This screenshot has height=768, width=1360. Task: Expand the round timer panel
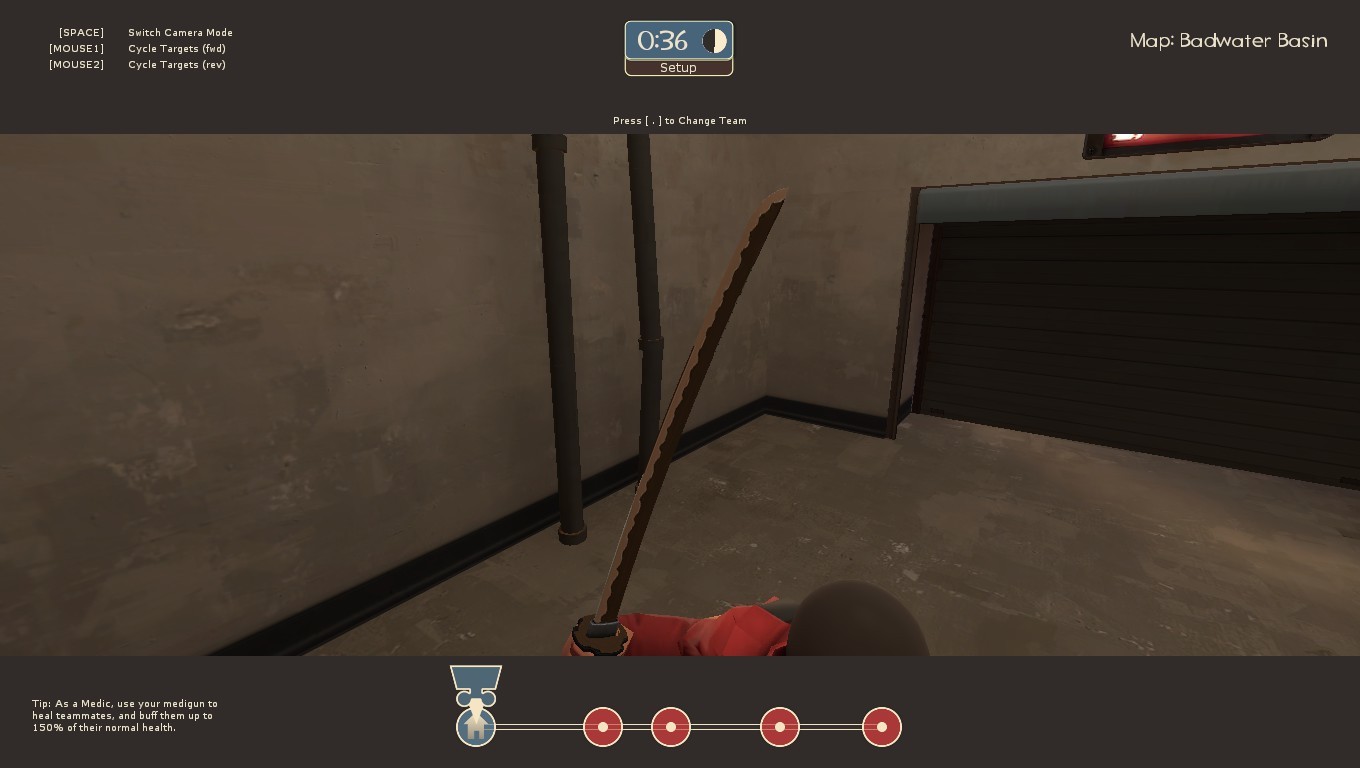[x=679, y=41]
